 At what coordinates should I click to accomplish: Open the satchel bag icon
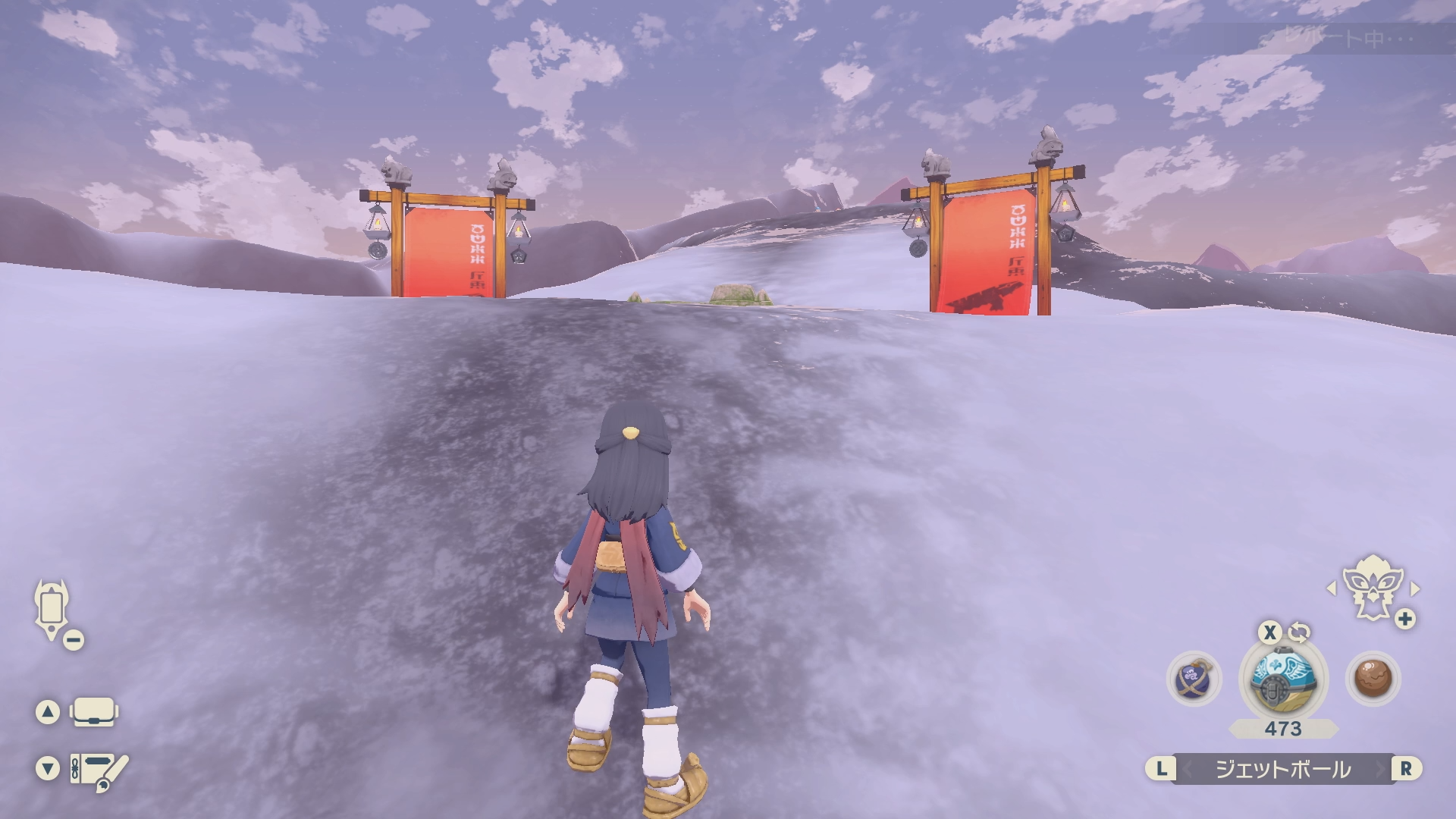(x=93, y=712)
